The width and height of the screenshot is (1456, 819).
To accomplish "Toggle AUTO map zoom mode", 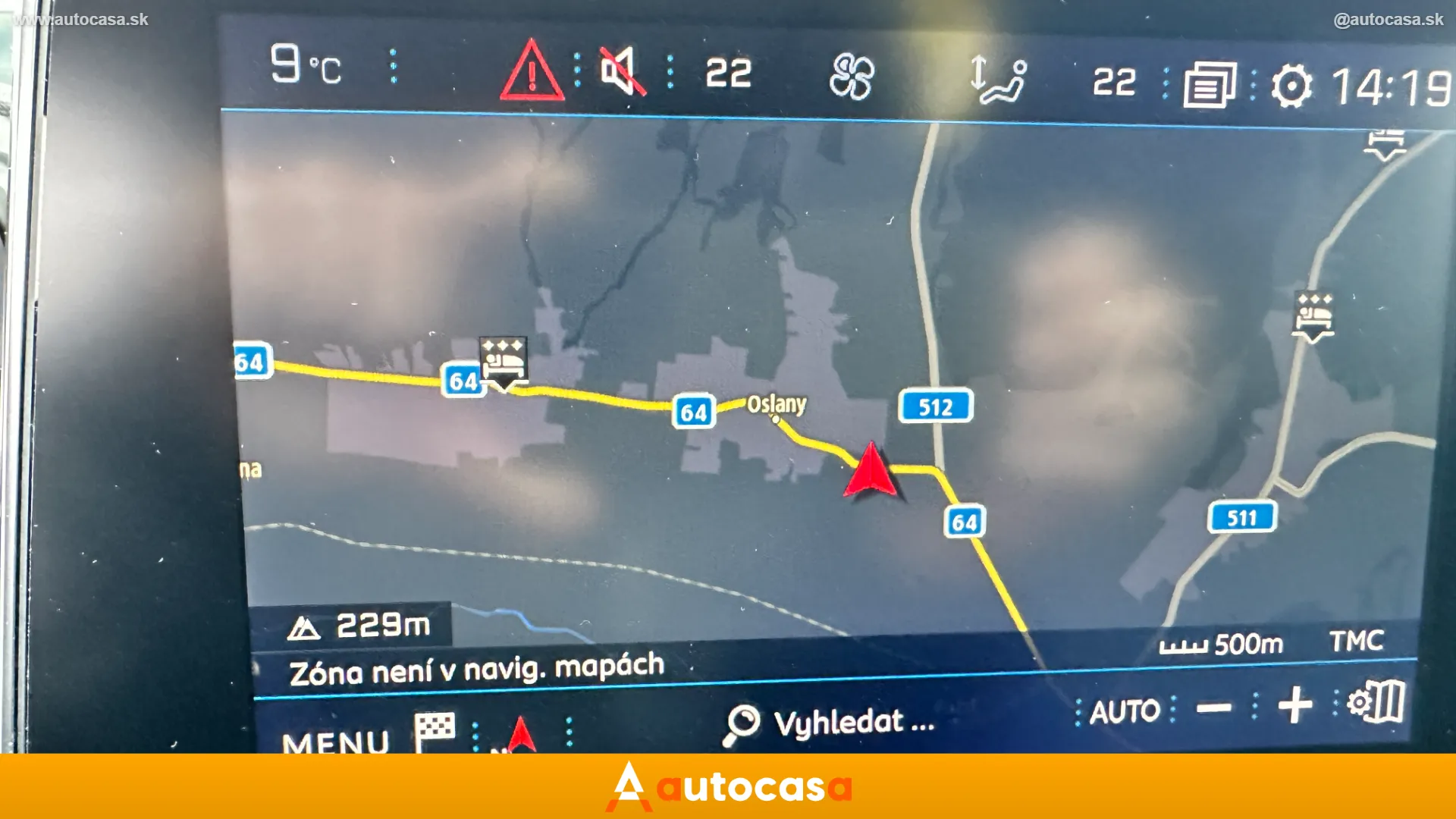I will pos(1125,711).
